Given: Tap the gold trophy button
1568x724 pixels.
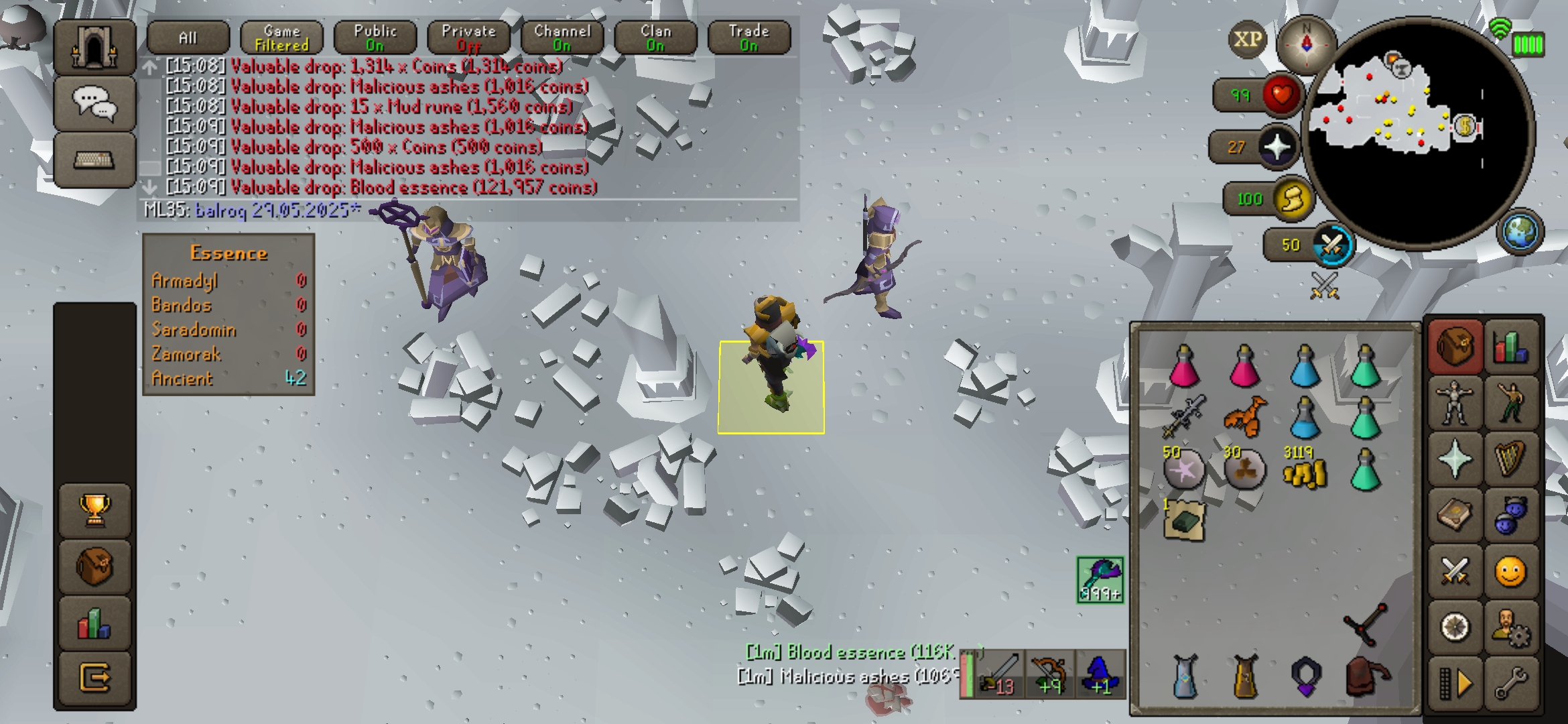Looking at the screenshot, I should tap(94, 510).
